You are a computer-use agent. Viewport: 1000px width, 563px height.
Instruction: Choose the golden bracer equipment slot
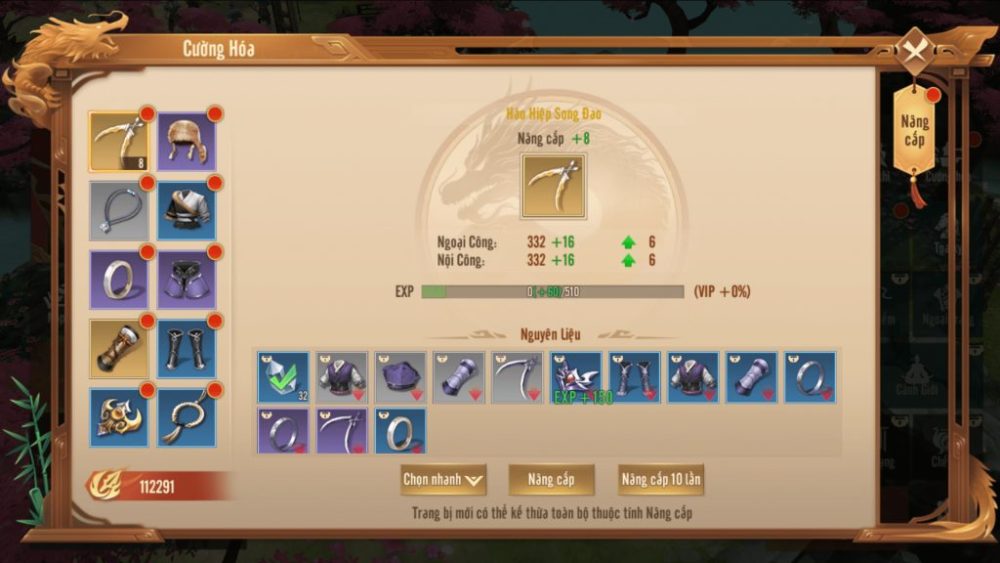click(x=119, y=349)
